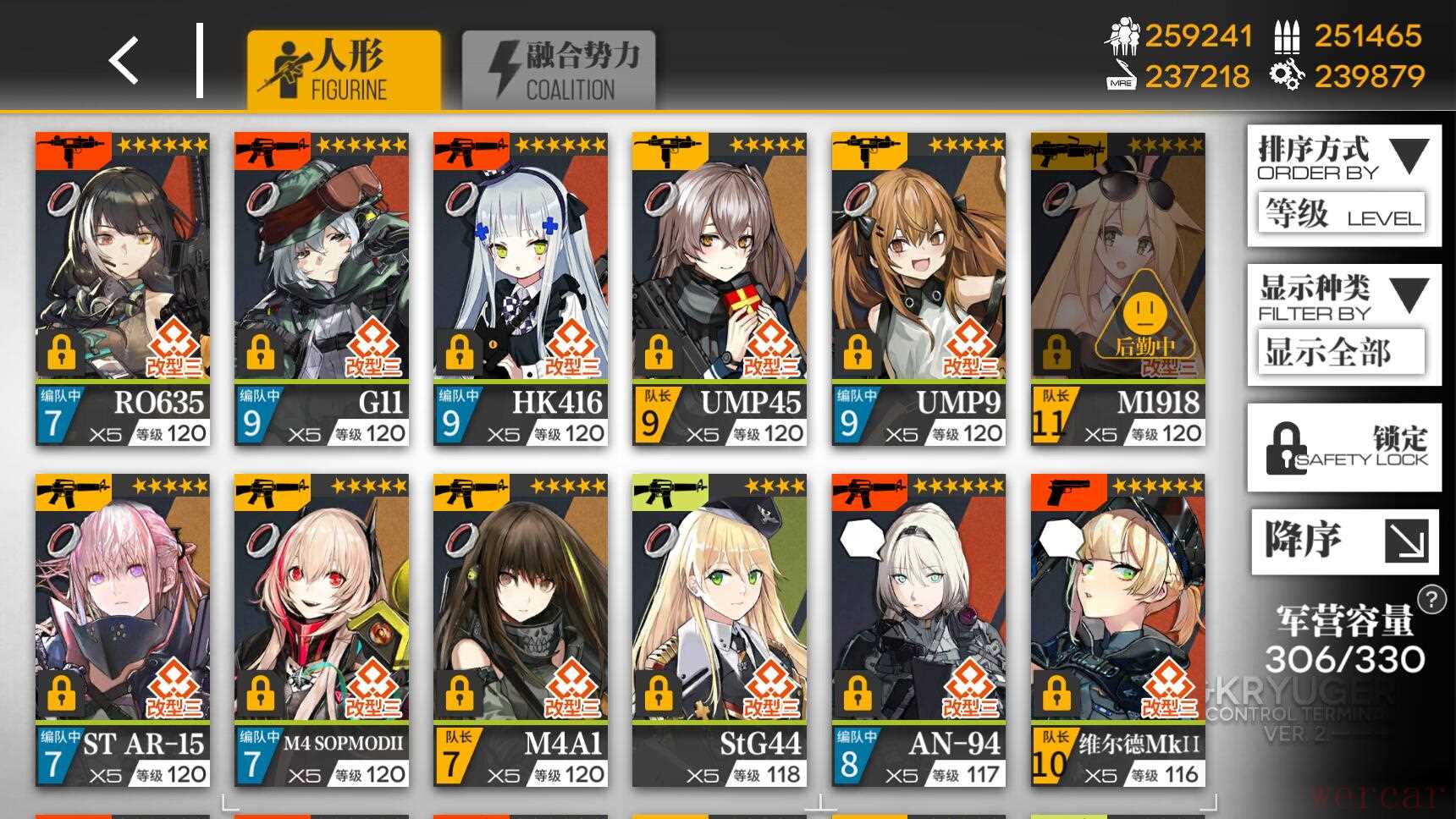This screenshot has height=819, width=1456.
Task: Open the Filter By dropdown
Action: [x=1343, y=324]
